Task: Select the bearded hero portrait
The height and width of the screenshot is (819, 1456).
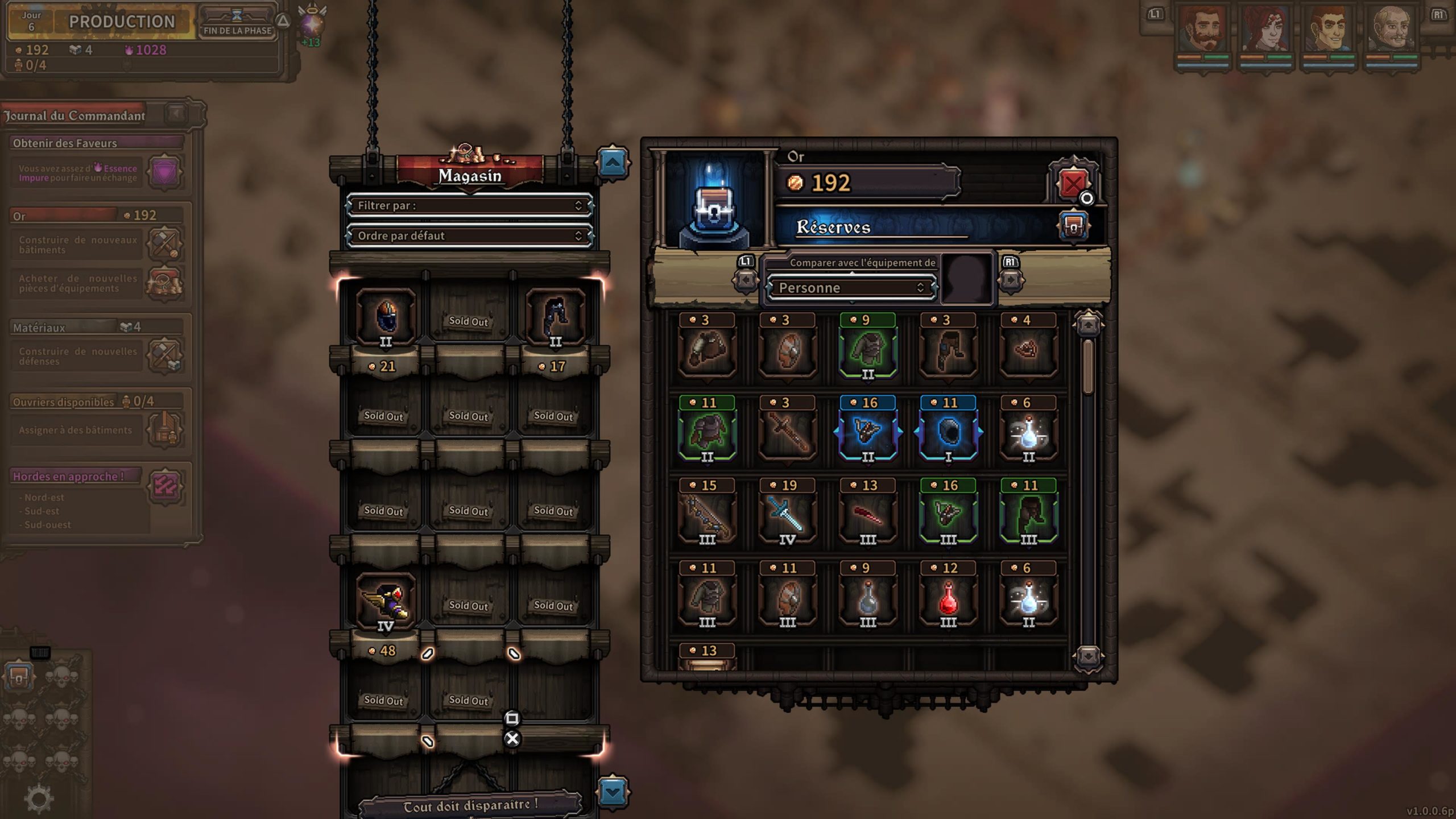Action: coord(1202,30)
